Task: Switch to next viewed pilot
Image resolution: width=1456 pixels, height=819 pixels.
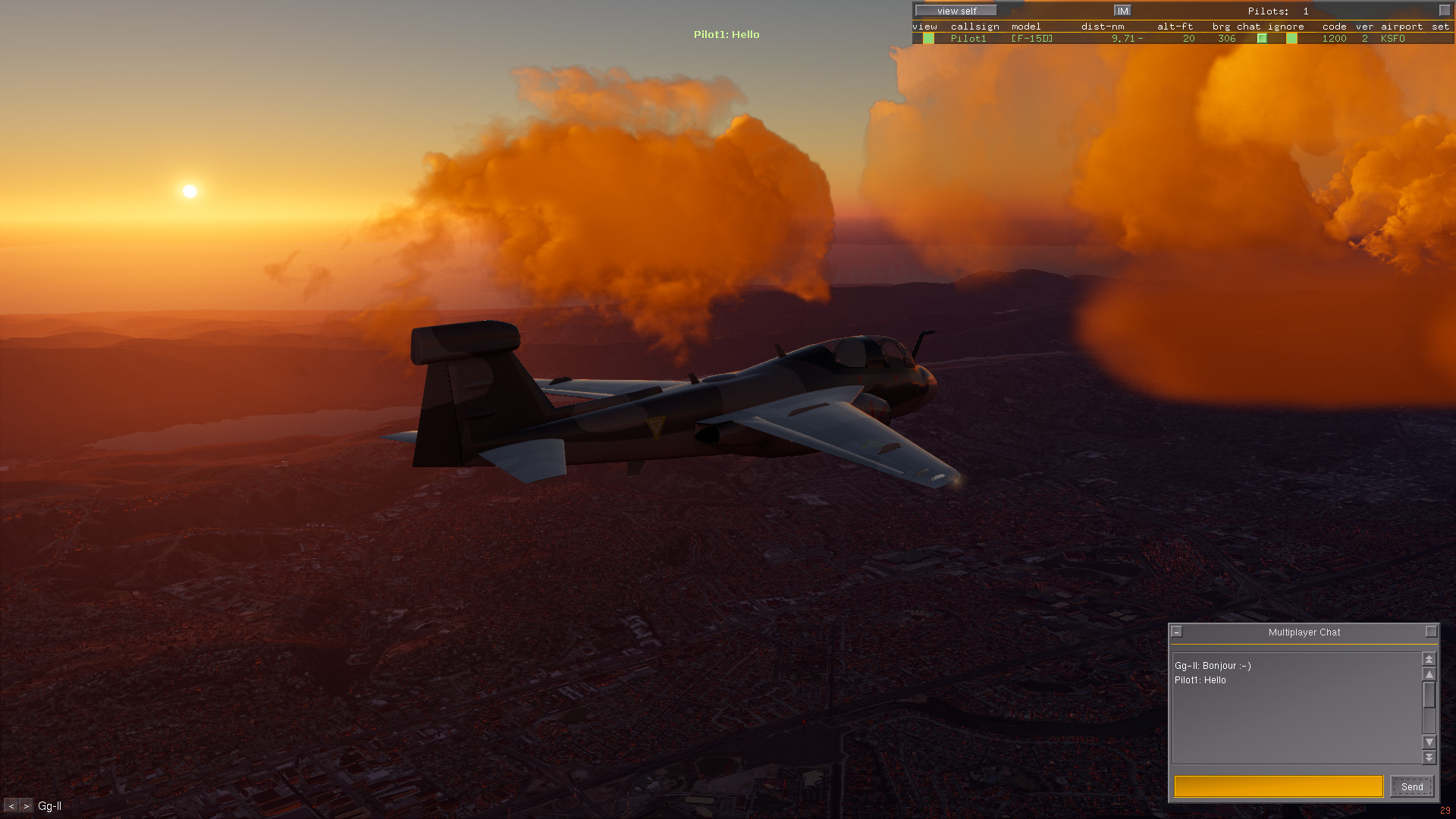Action: [x=27, y=806]
